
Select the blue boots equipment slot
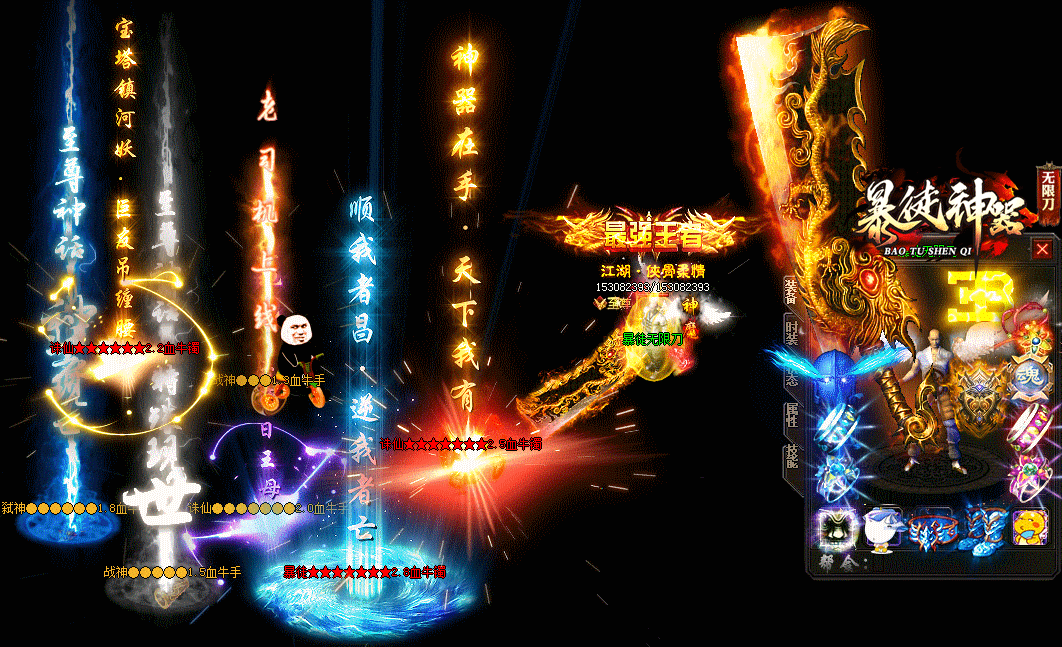(981, 530)
